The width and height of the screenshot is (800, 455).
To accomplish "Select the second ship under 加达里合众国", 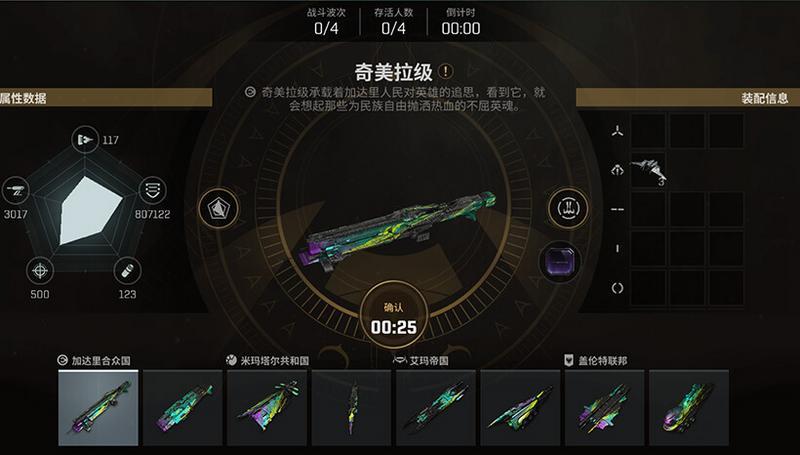I will 182,407.
